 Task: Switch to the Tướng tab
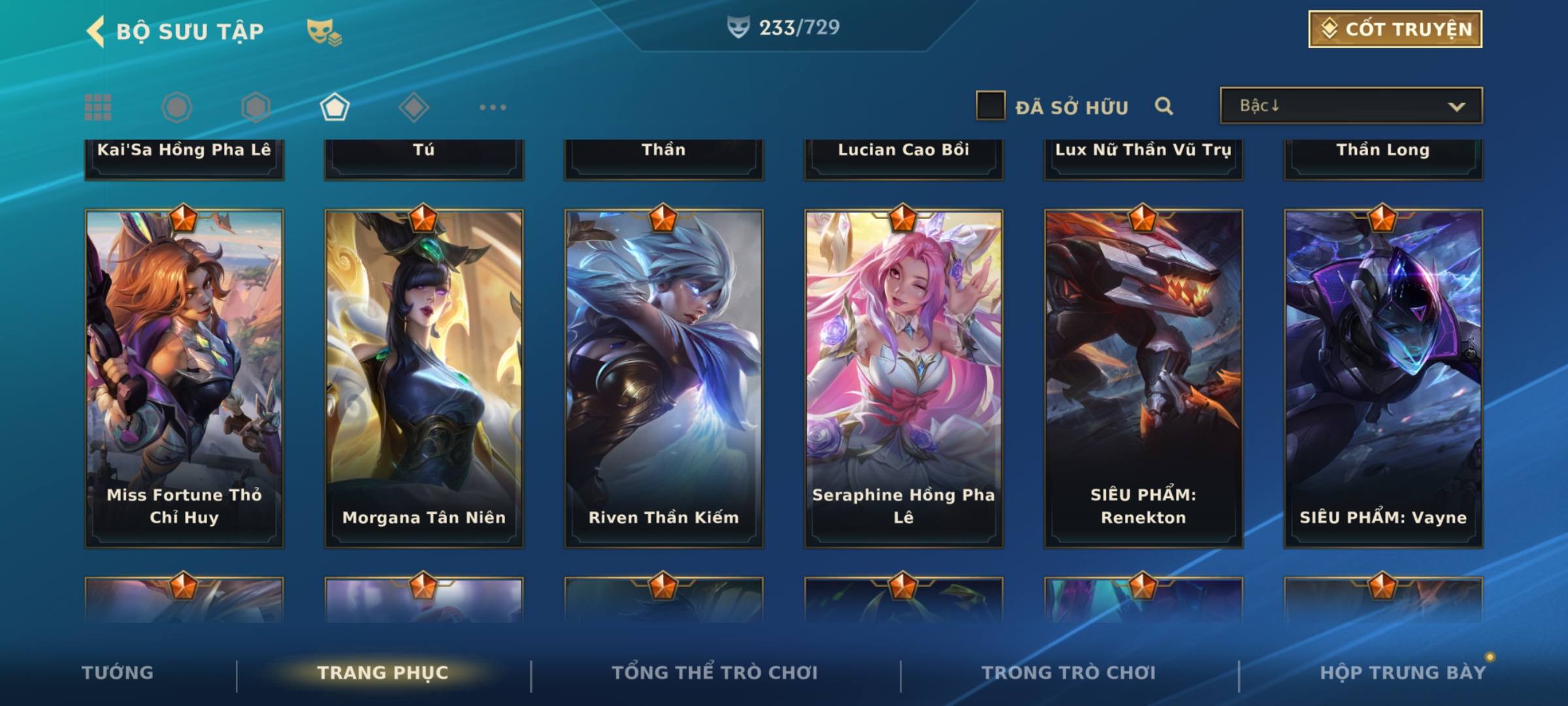(x=118, y=673)
